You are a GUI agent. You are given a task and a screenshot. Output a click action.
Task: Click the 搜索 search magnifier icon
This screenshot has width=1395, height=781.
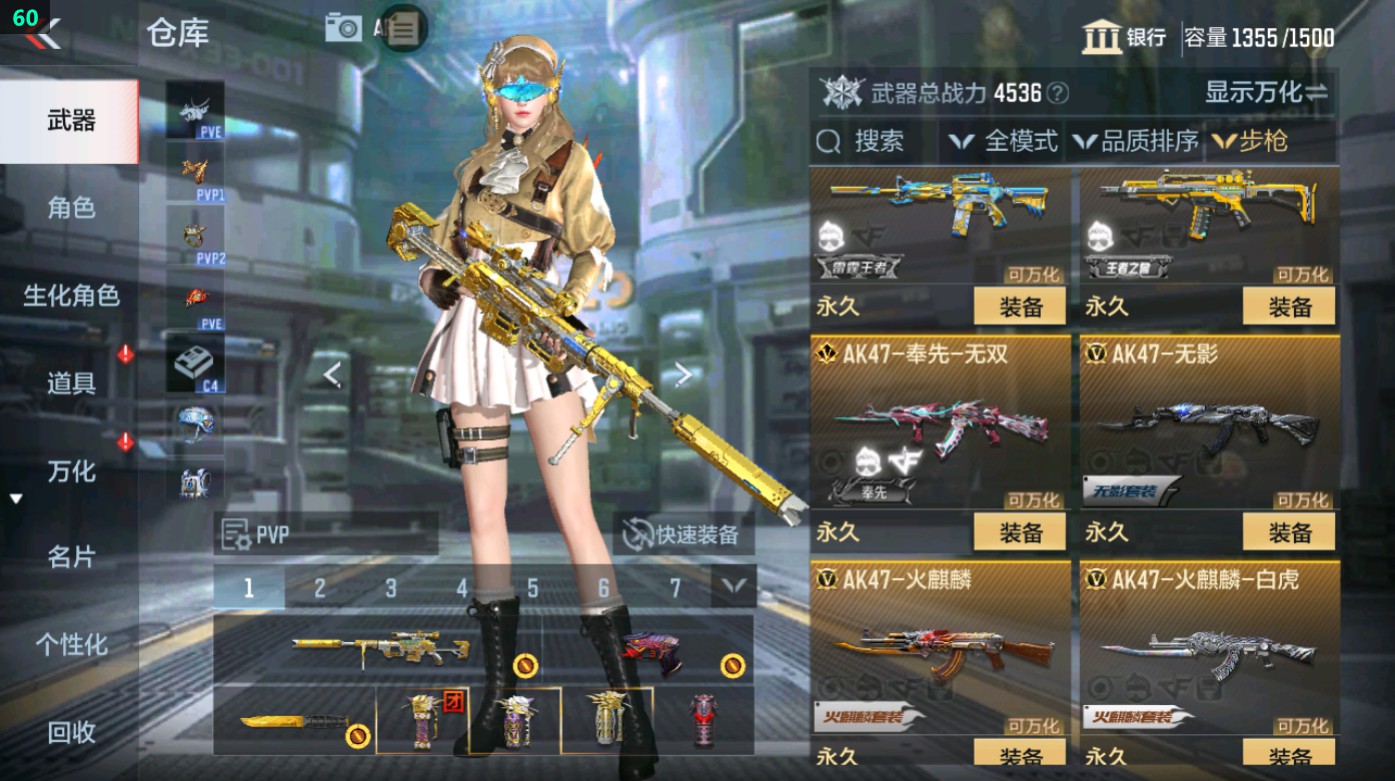(x=831, y=141)
